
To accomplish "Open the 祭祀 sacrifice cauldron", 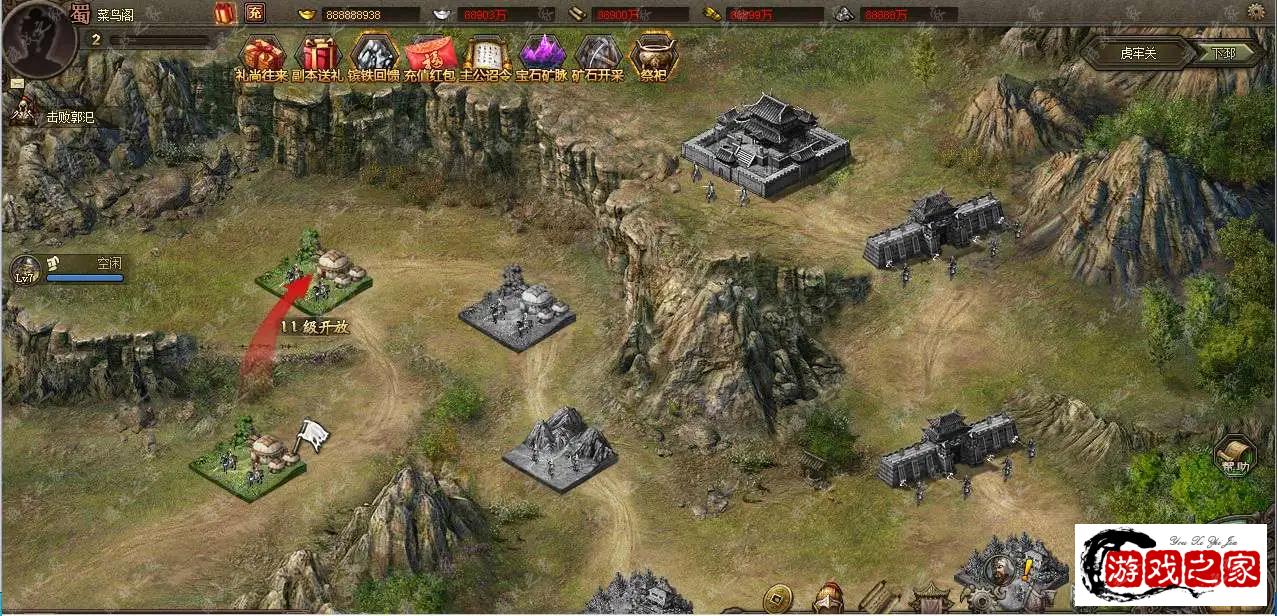I will tap(654, 55).
